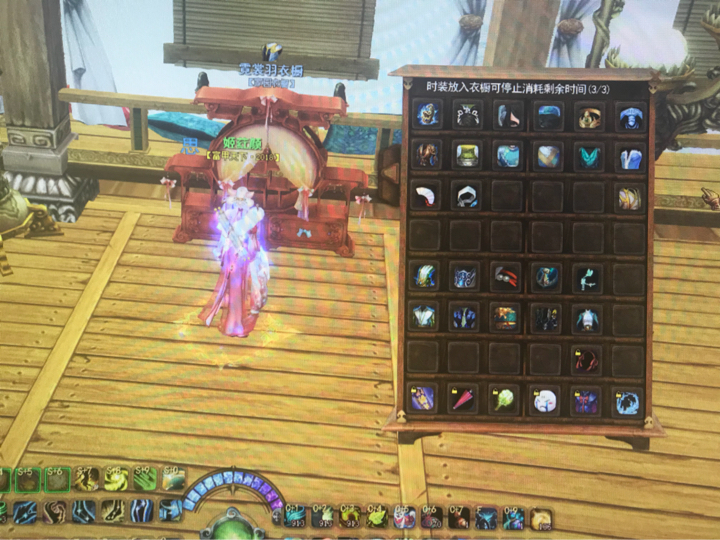Select the golden wing item slot

coord(628,196)
